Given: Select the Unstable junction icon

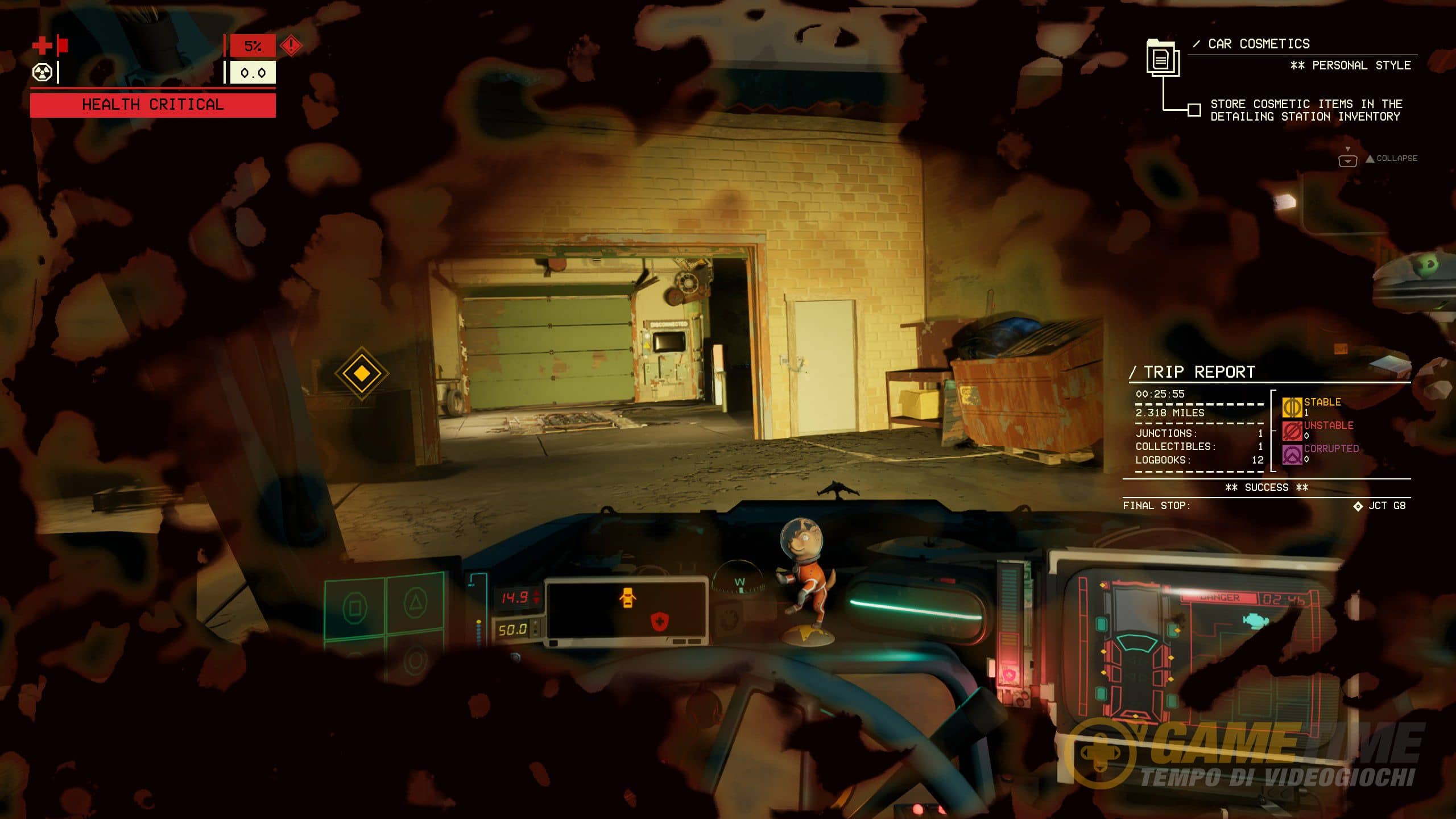Looking at the screenshot, I should [x=1292, y=431].
